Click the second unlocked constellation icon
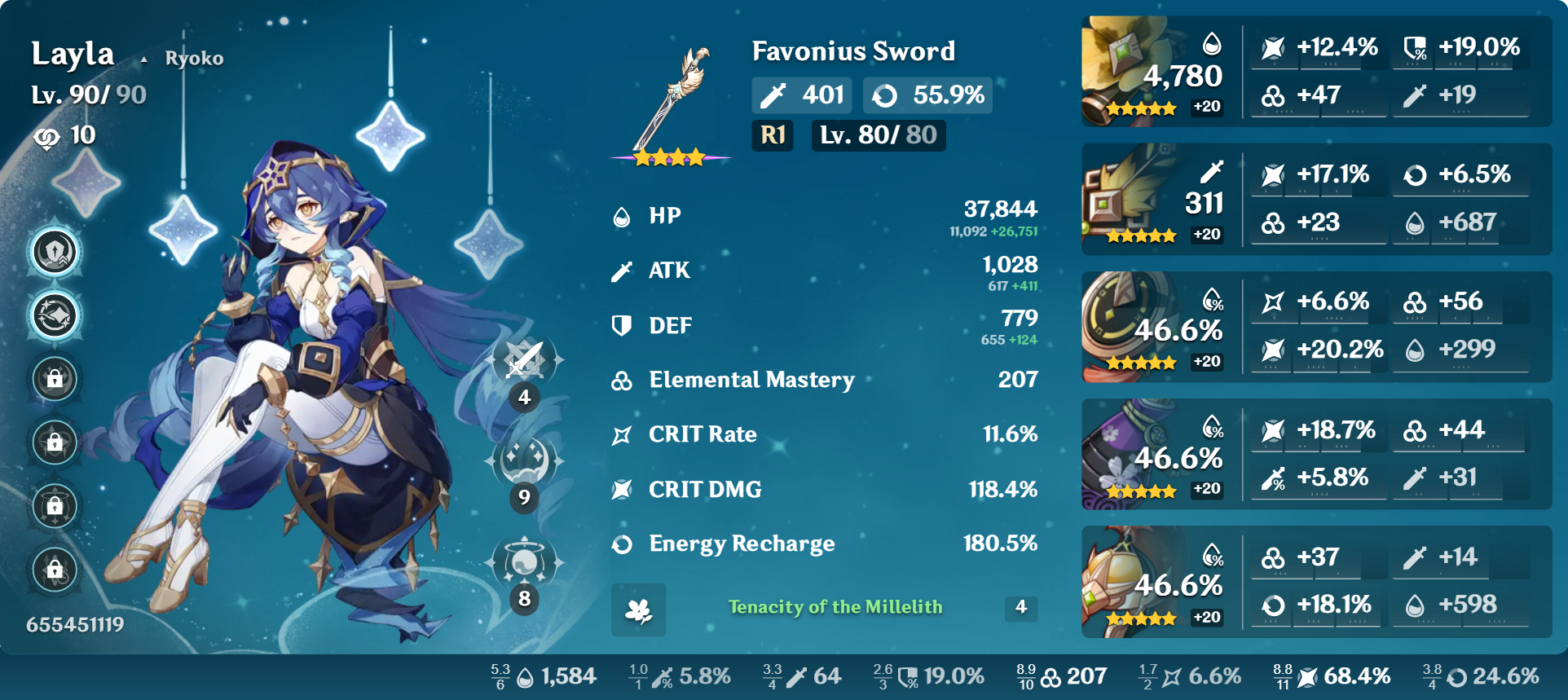Screen dimensions: 1568x700 click(x=54, y=316)
